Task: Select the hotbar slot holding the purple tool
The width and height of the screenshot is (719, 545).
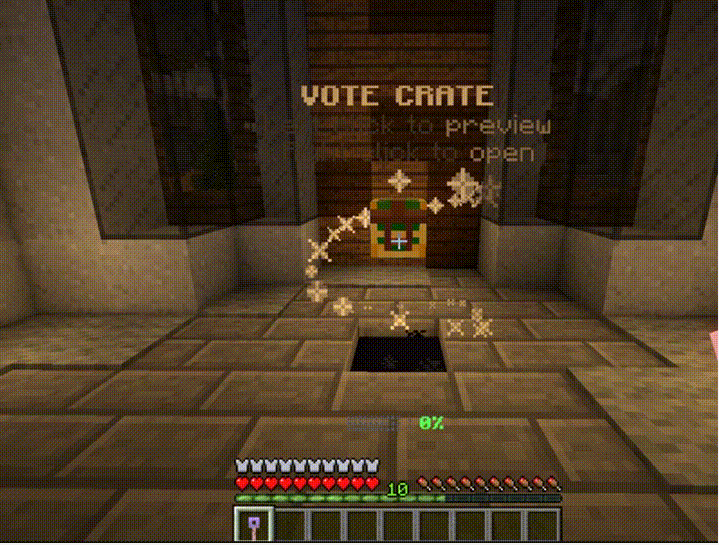Action: [x=252, y=524]
